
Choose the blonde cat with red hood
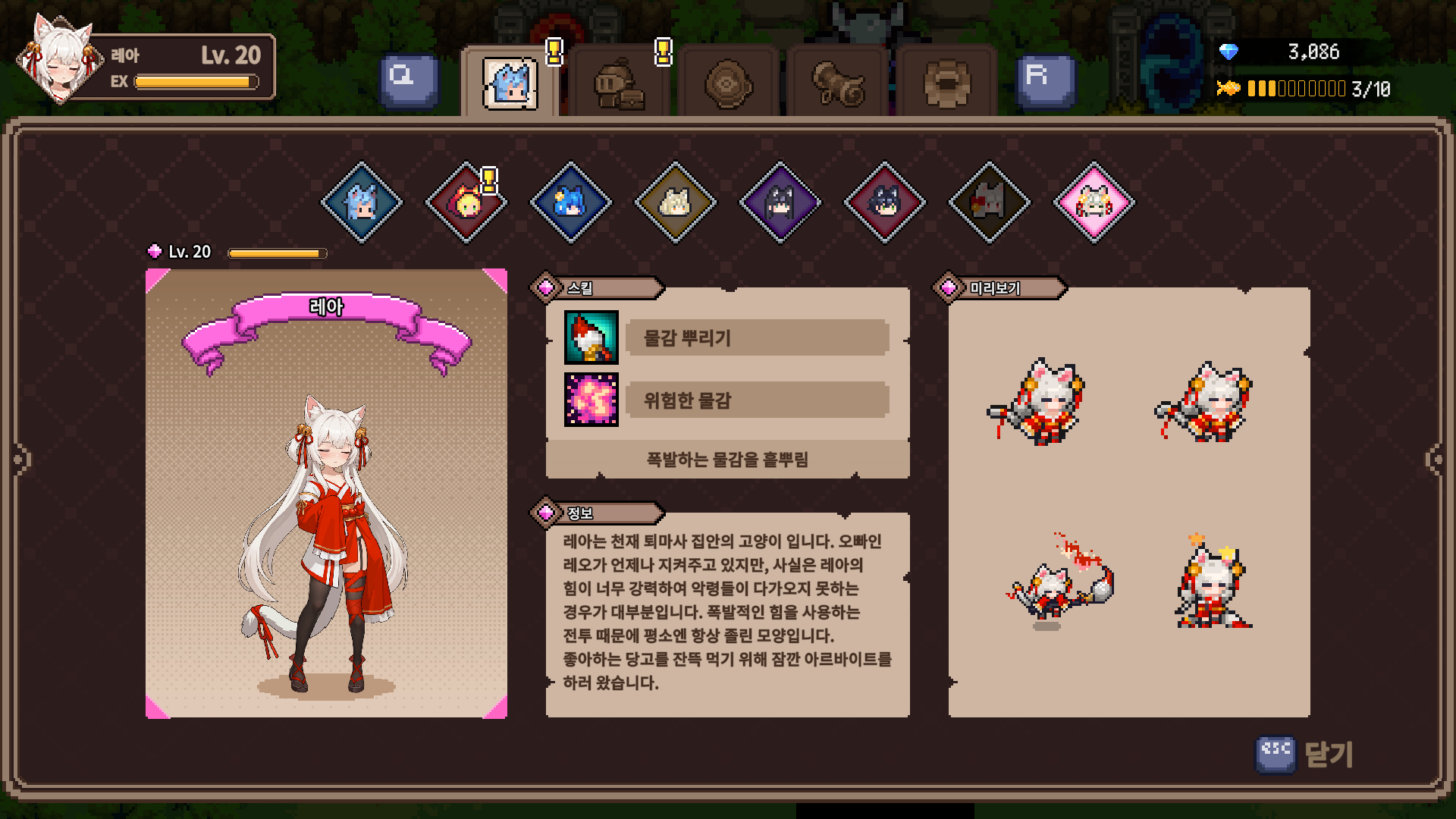pyautogui.click(x=466, y=202)
